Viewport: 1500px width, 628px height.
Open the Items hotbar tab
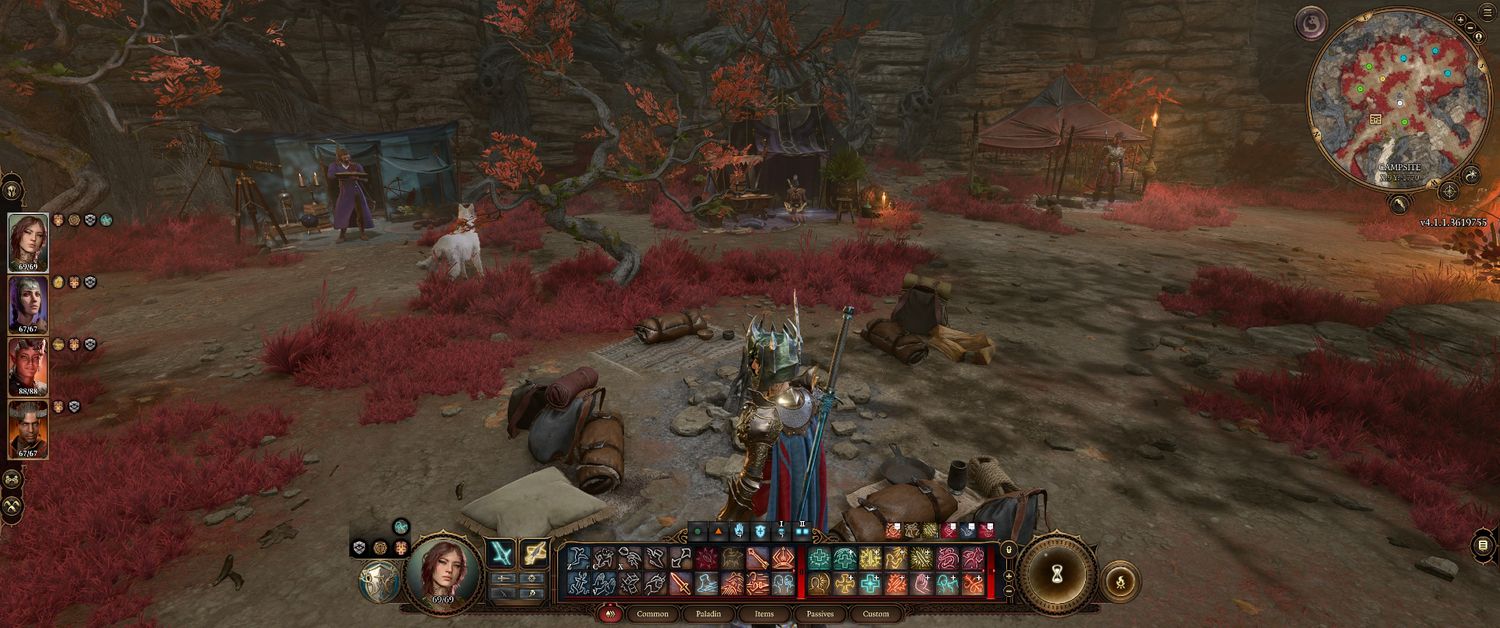pos(764,614)
